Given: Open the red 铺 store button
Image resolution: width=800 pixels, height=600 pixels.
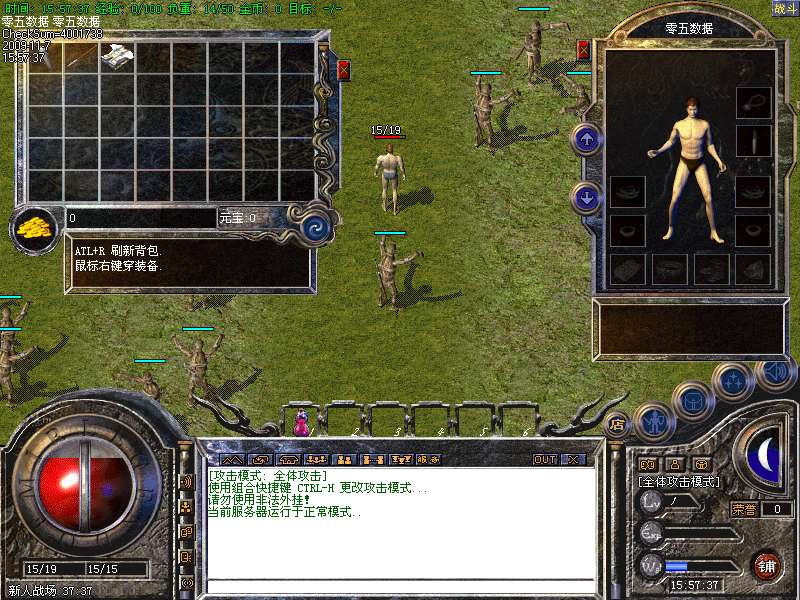Looking at the screenshot, I should pyautogui.click(x=766, y=566).
